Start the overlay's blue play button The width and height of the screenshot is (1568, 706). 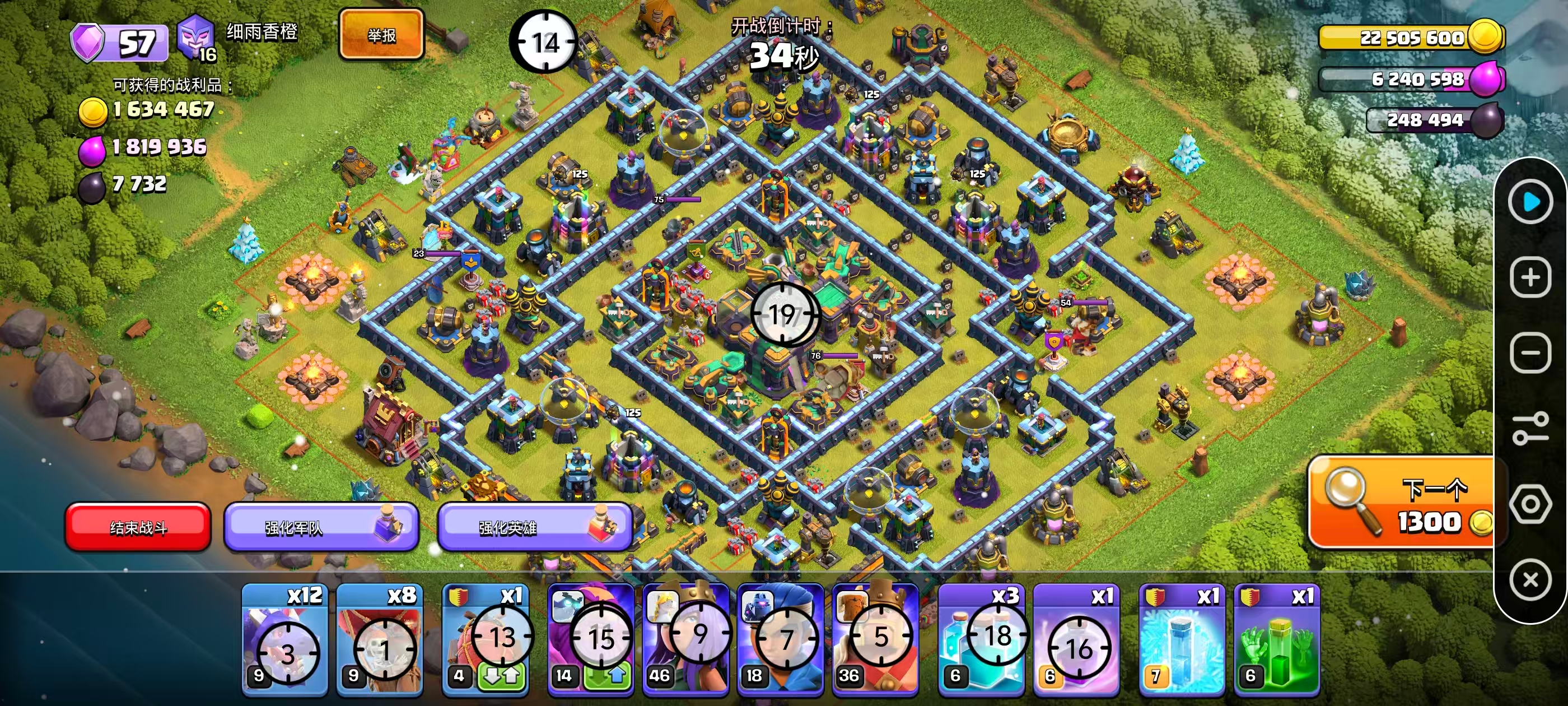click(x=1530, y=202)
